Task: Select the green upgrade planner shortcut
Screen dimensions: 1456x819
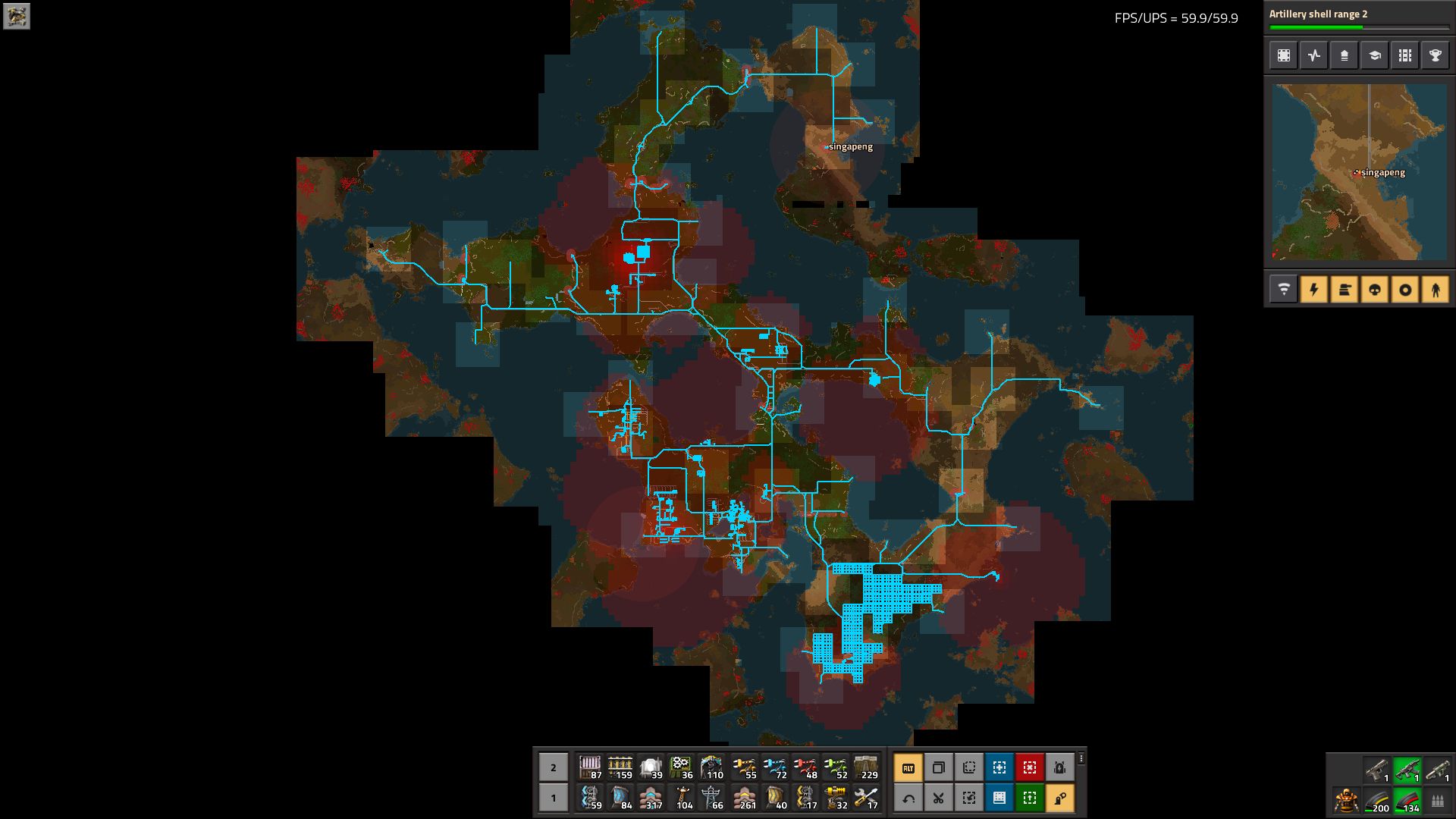Action: click(x=1029, y=798)
